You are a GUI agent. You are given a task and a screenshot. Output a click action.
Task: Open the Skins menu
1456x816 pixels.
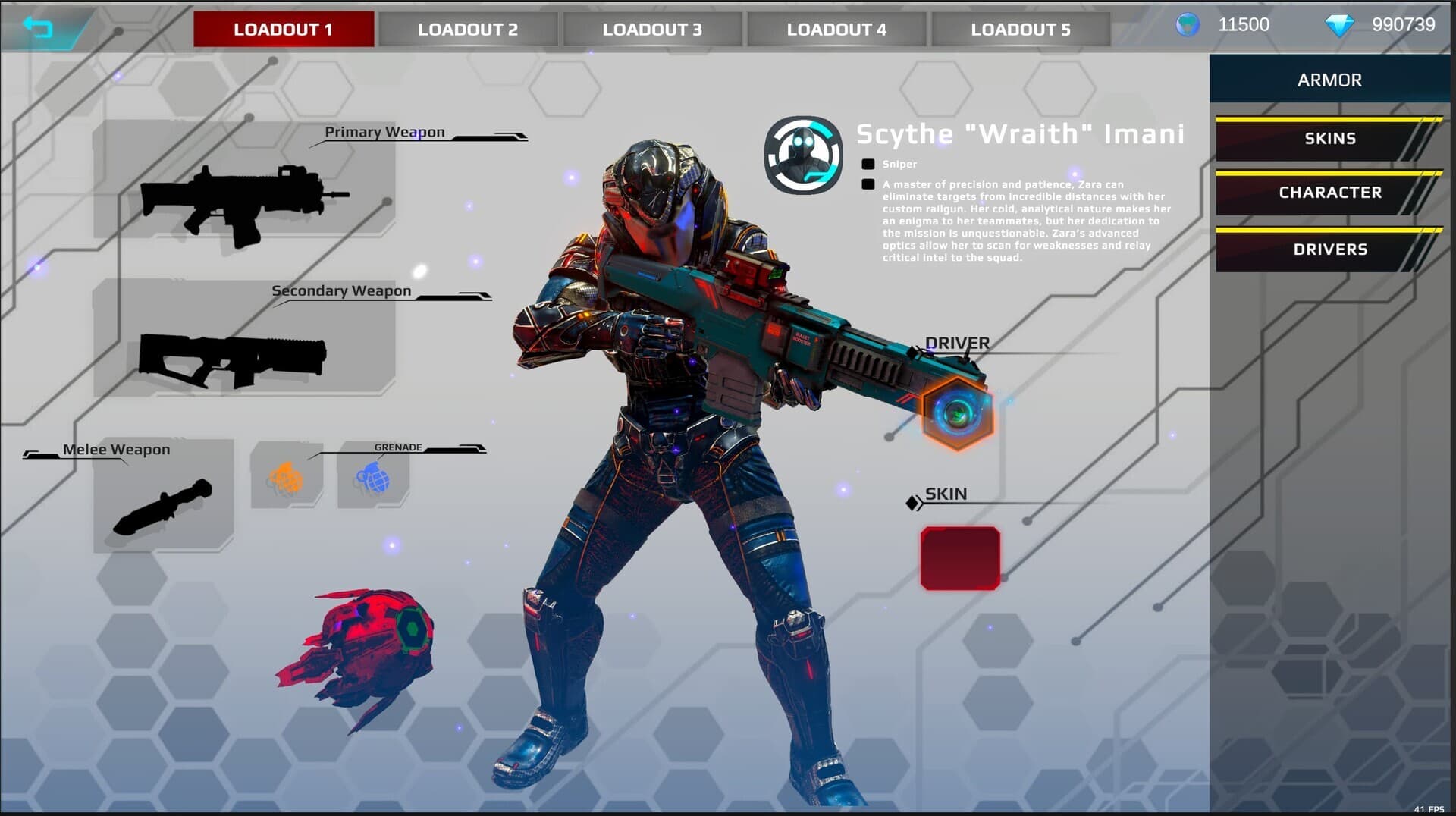click(x=1329, y=139)
